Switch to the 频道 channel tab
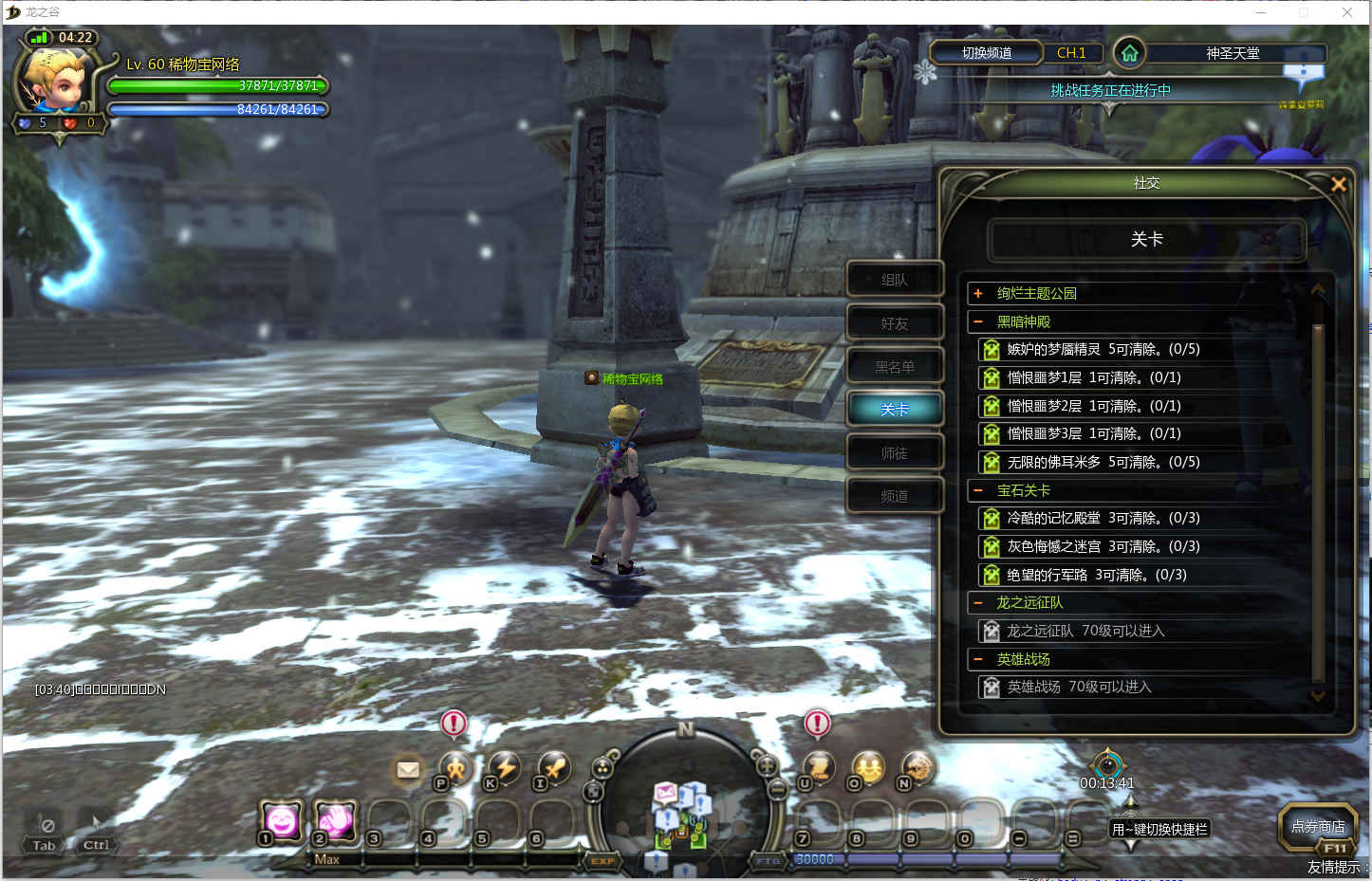 coord(894,496)
